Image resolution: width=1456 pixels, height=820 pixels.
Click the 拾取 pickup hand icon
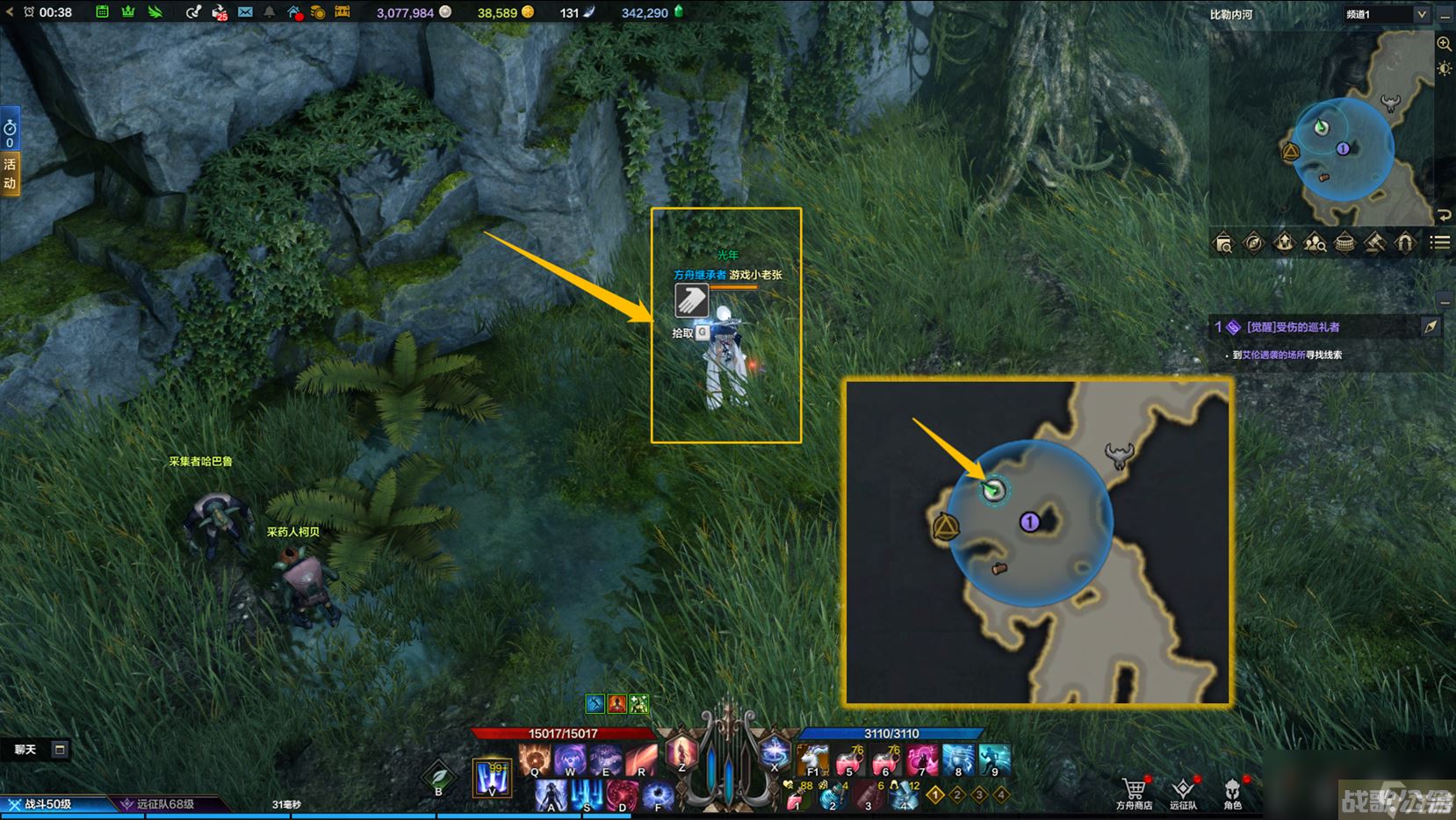(691, 300)
